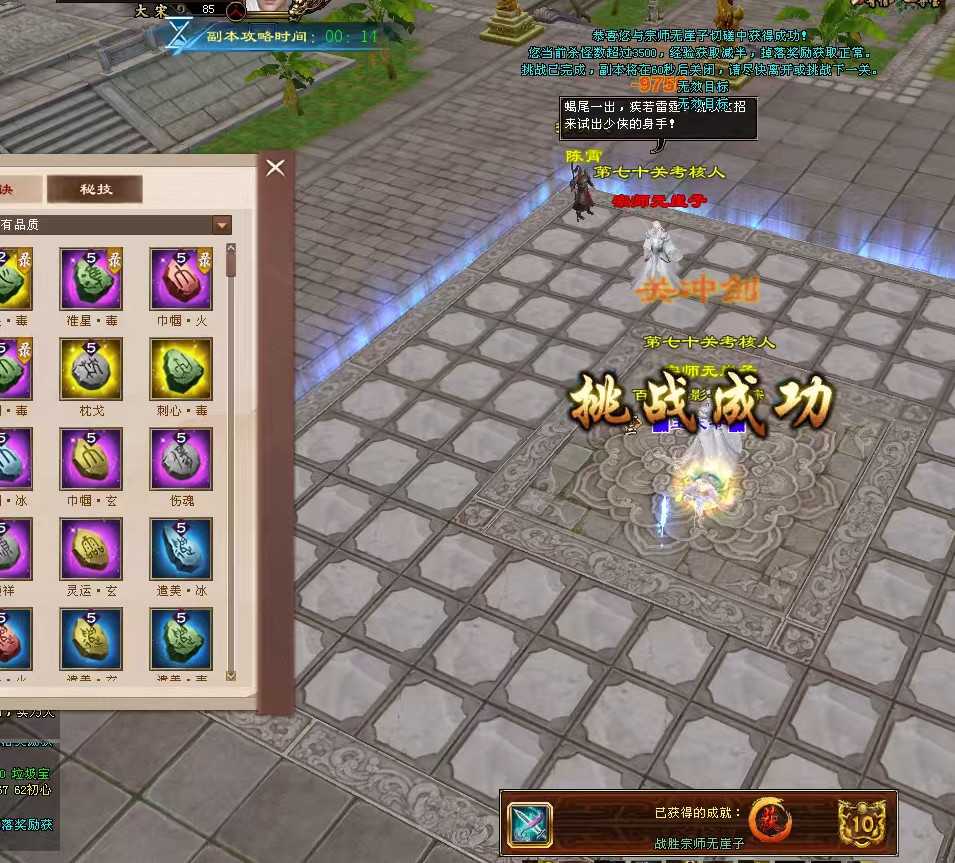
Task: Select the 巾帼·玄 yellow stone
Action: coord(91,458)
